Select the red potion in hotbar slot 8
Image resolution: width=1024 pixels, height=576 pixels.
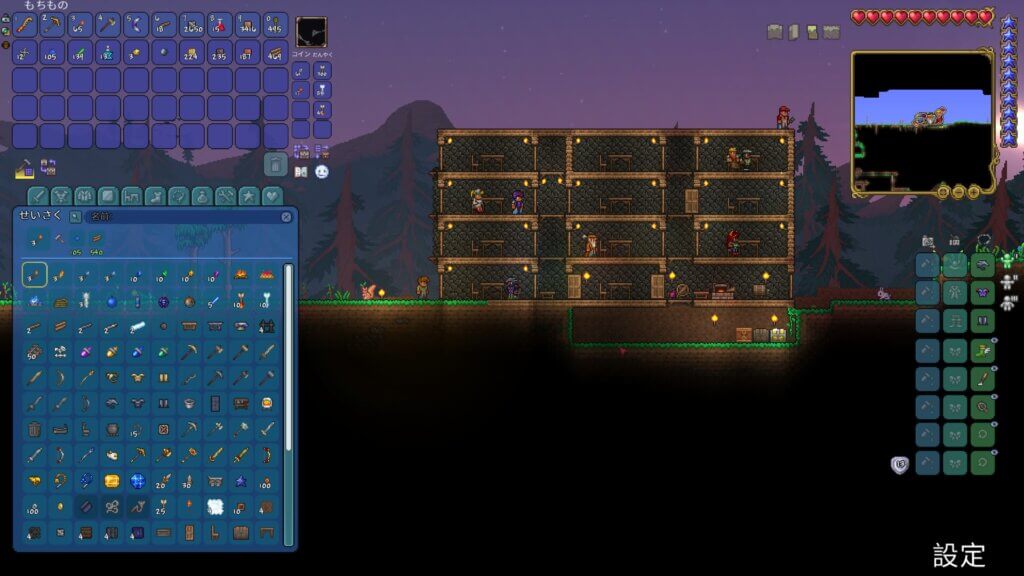click(x=220, y=25)
